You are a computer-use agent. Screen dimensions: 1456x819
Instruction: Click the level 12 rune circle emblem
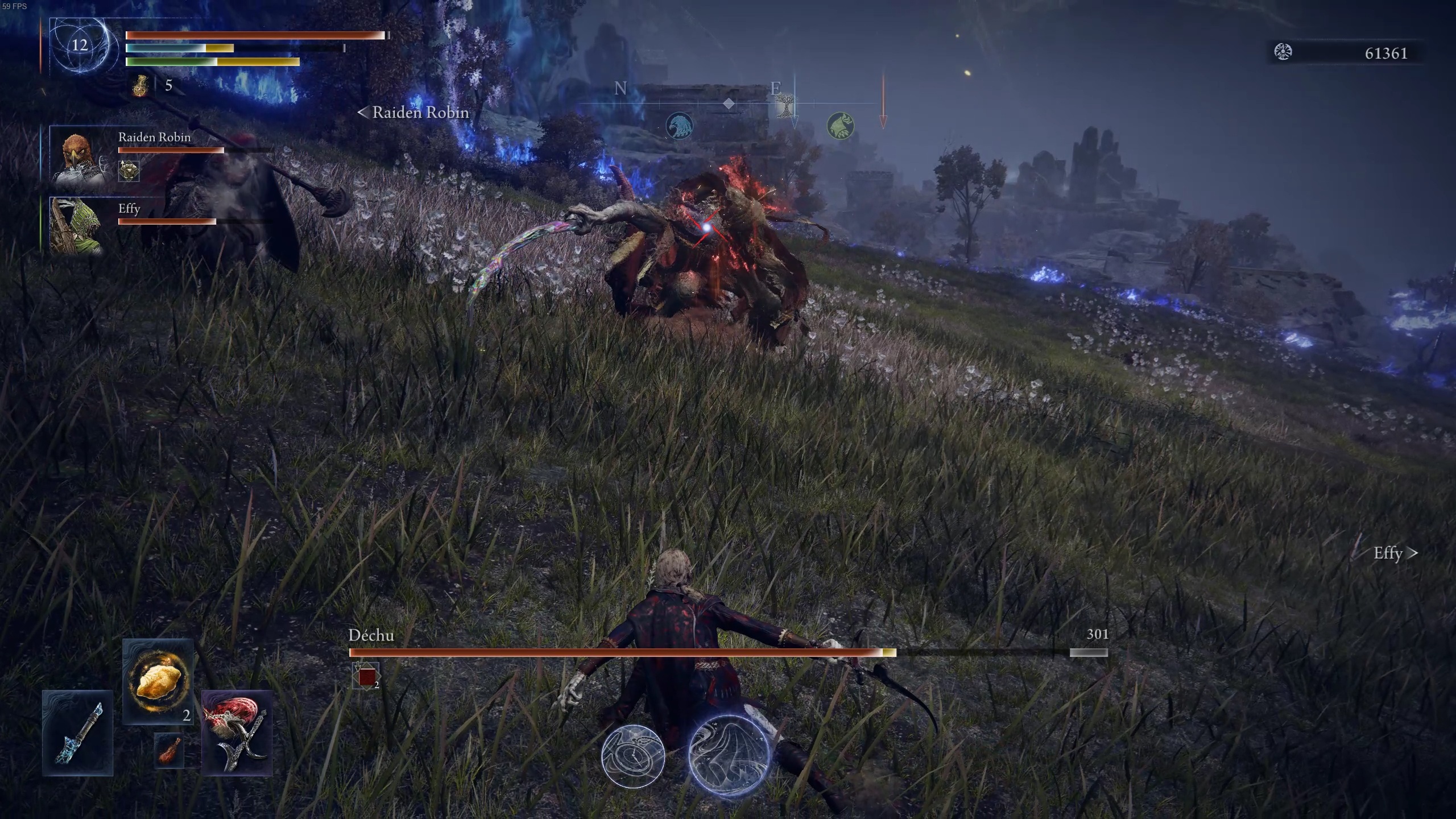click(79, 47)
